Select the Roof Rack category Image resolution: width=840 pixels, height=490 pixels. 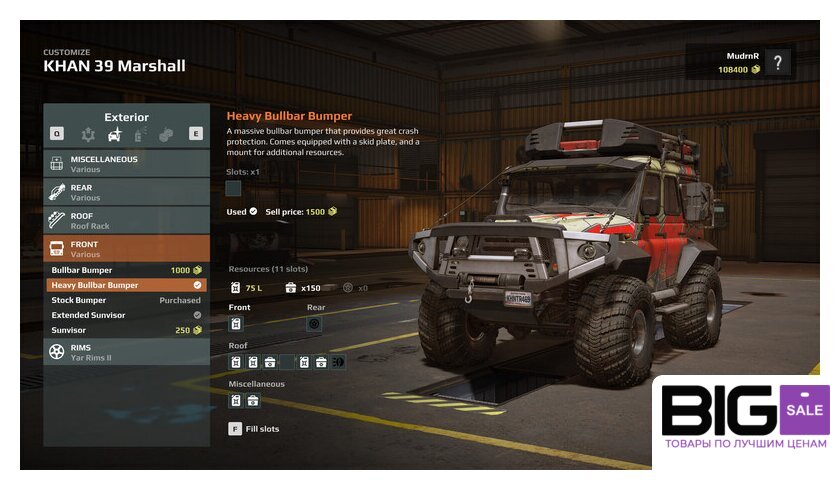(127, 220)
